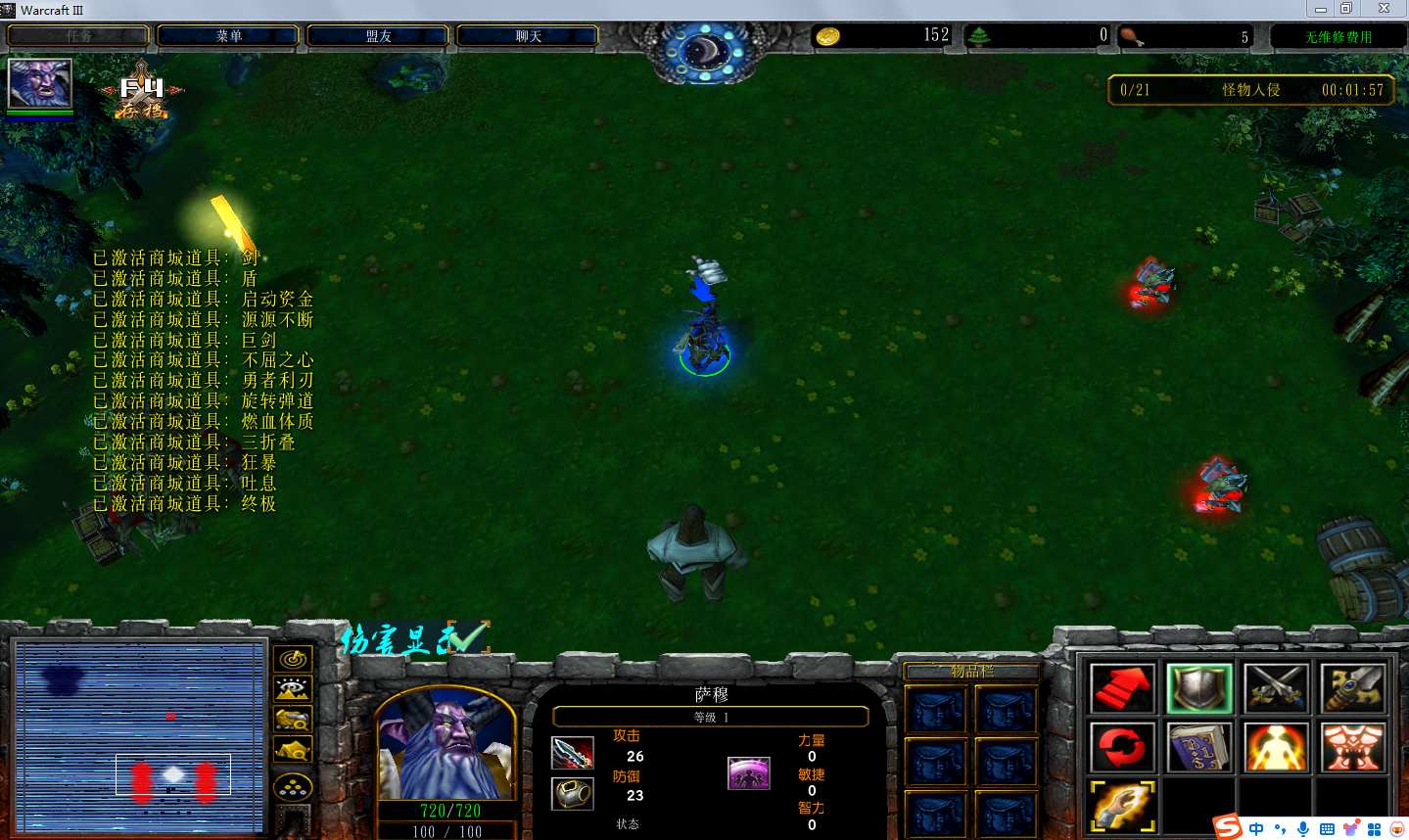This screenshot has height=840, width=1409.
Task: Open the purple spellbook icon
Action: click(x=1198, y=747)
